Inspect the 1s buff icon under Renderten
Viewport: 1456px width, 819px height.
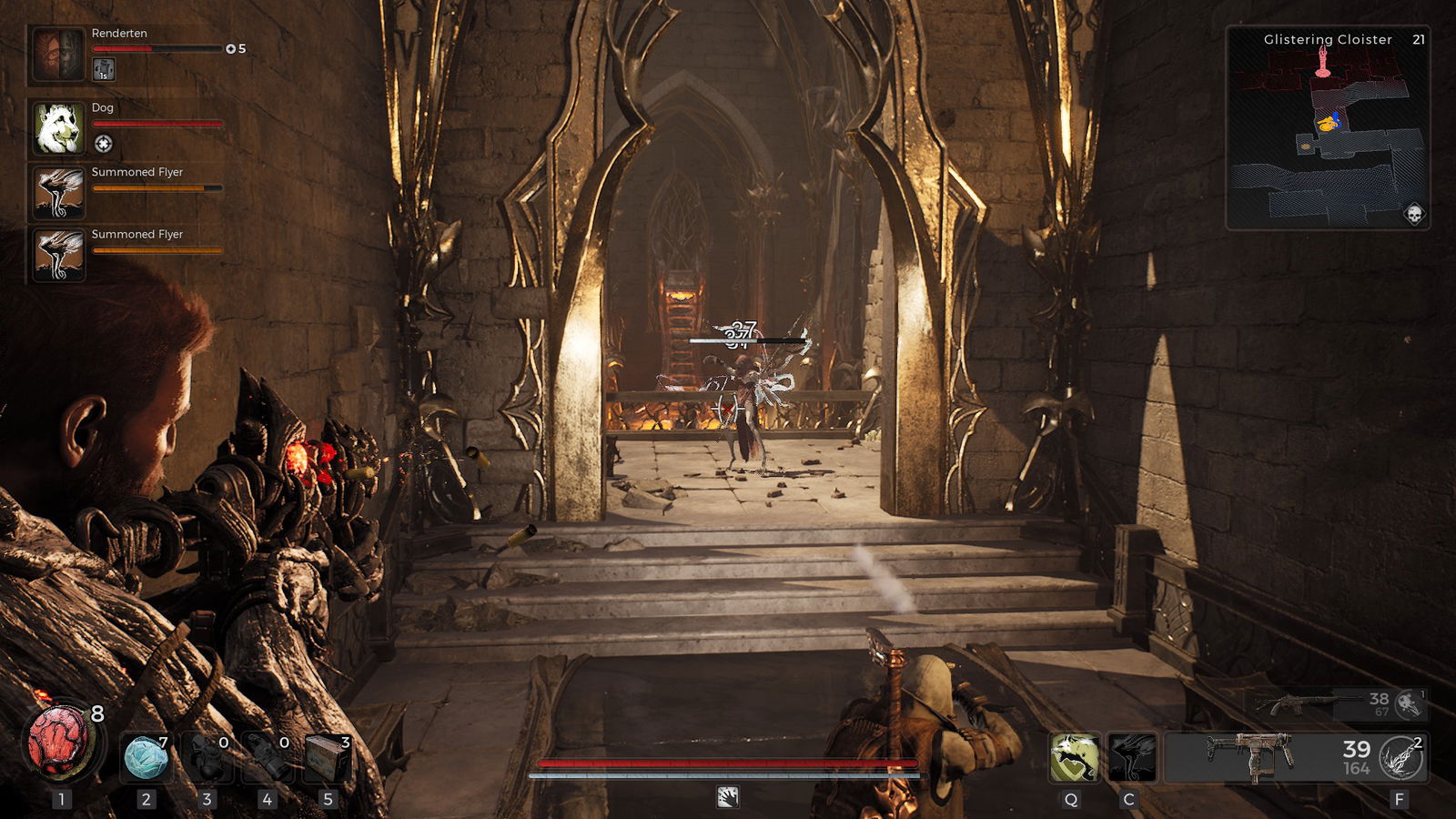pos(104,69)
